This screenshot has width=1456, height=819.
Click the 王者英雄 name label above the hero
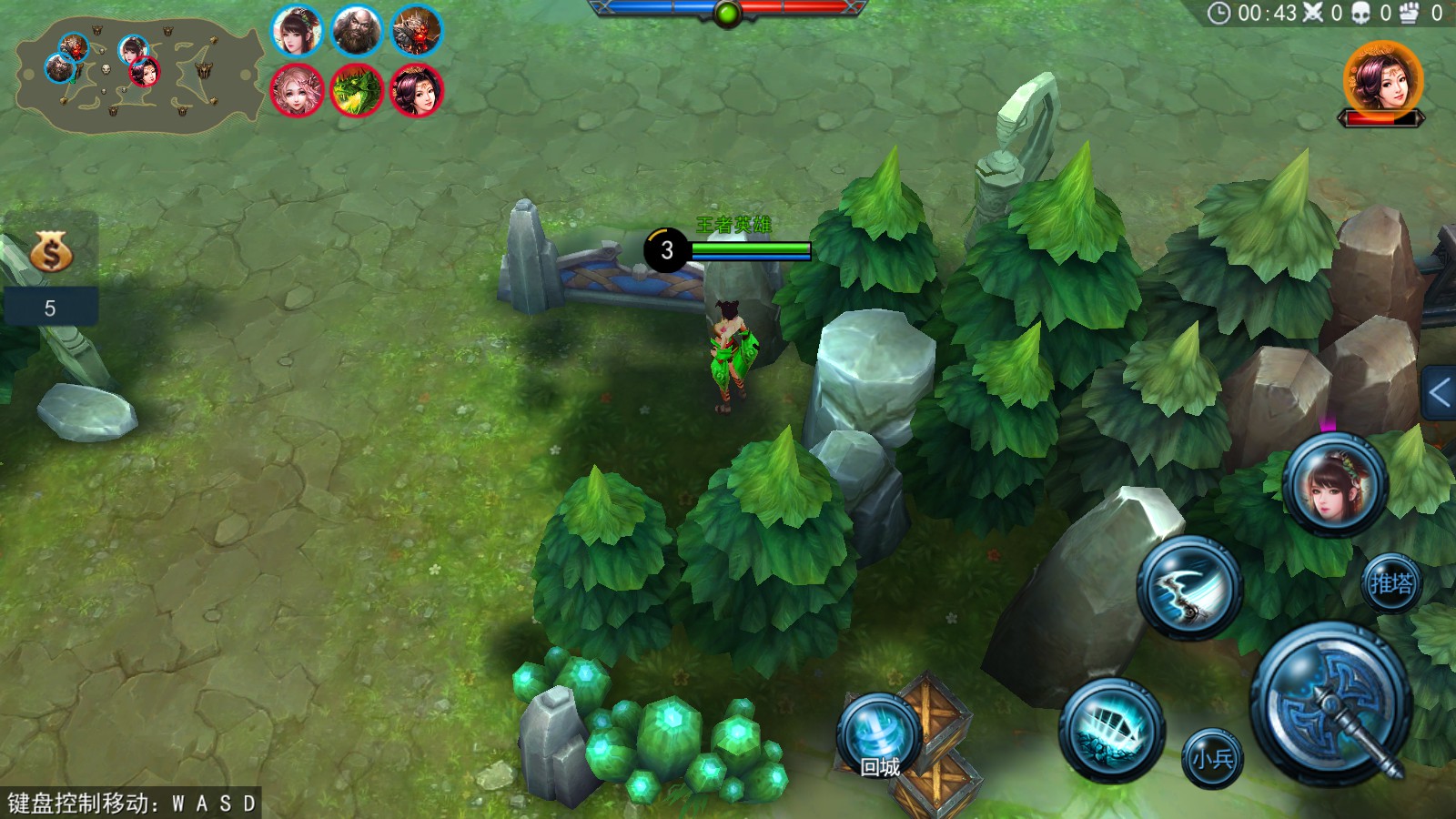pyautogui.click(x=733, y=226)
